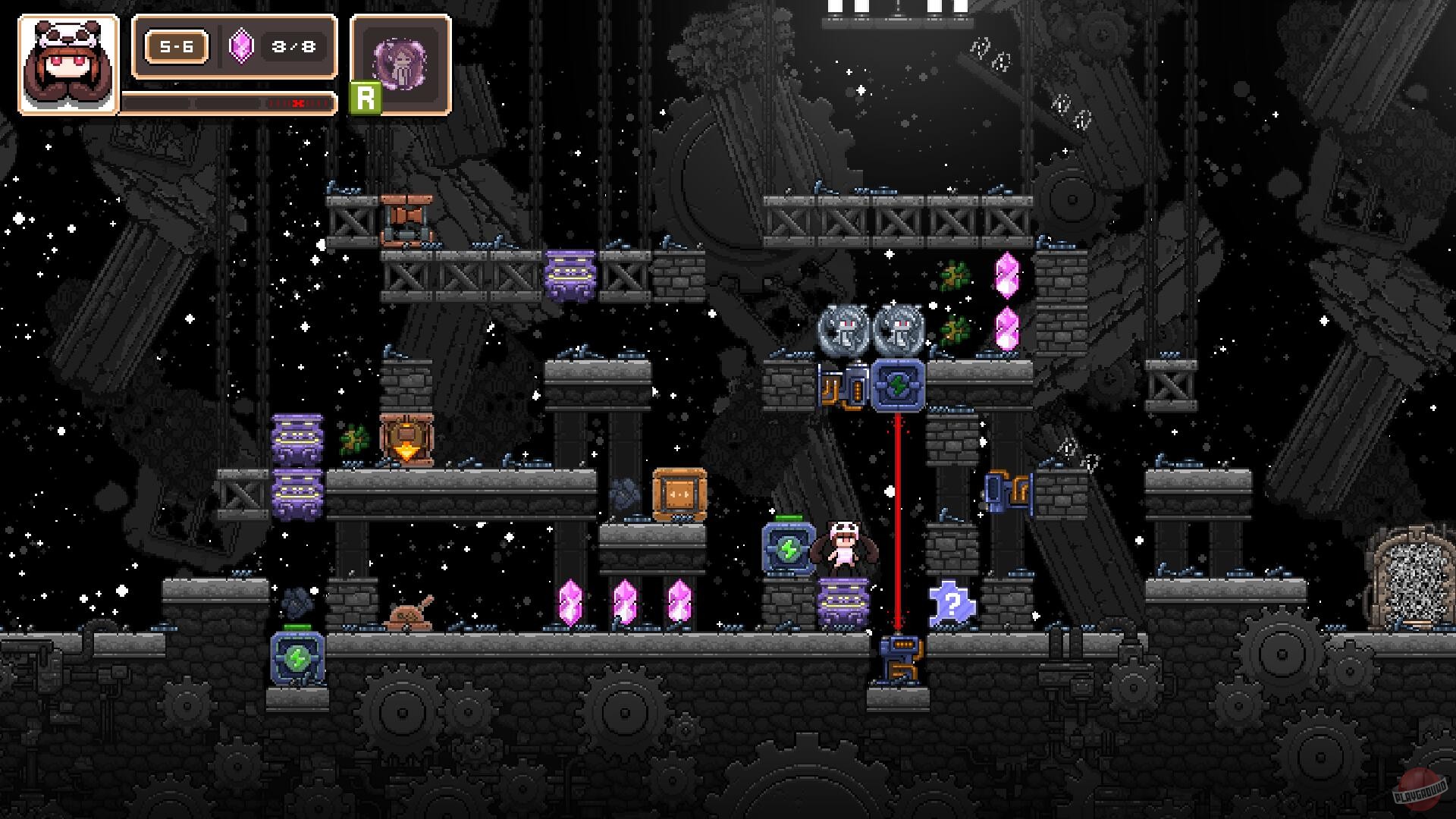1456x819 pixels.
Task: Click the 5-6 level indicator badge
Action: pos(176,47)
